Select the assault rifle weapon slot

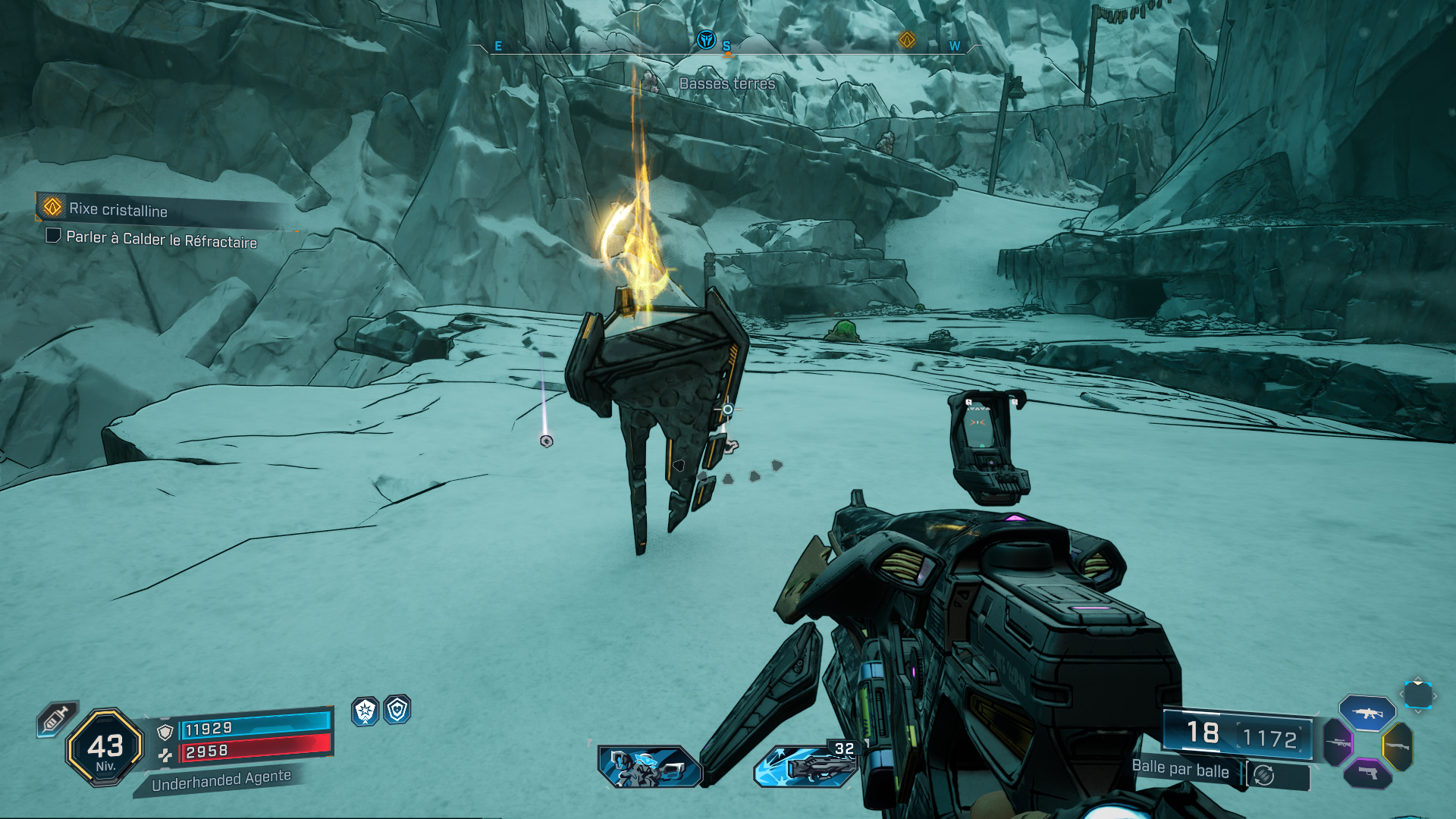[1367, 713]
